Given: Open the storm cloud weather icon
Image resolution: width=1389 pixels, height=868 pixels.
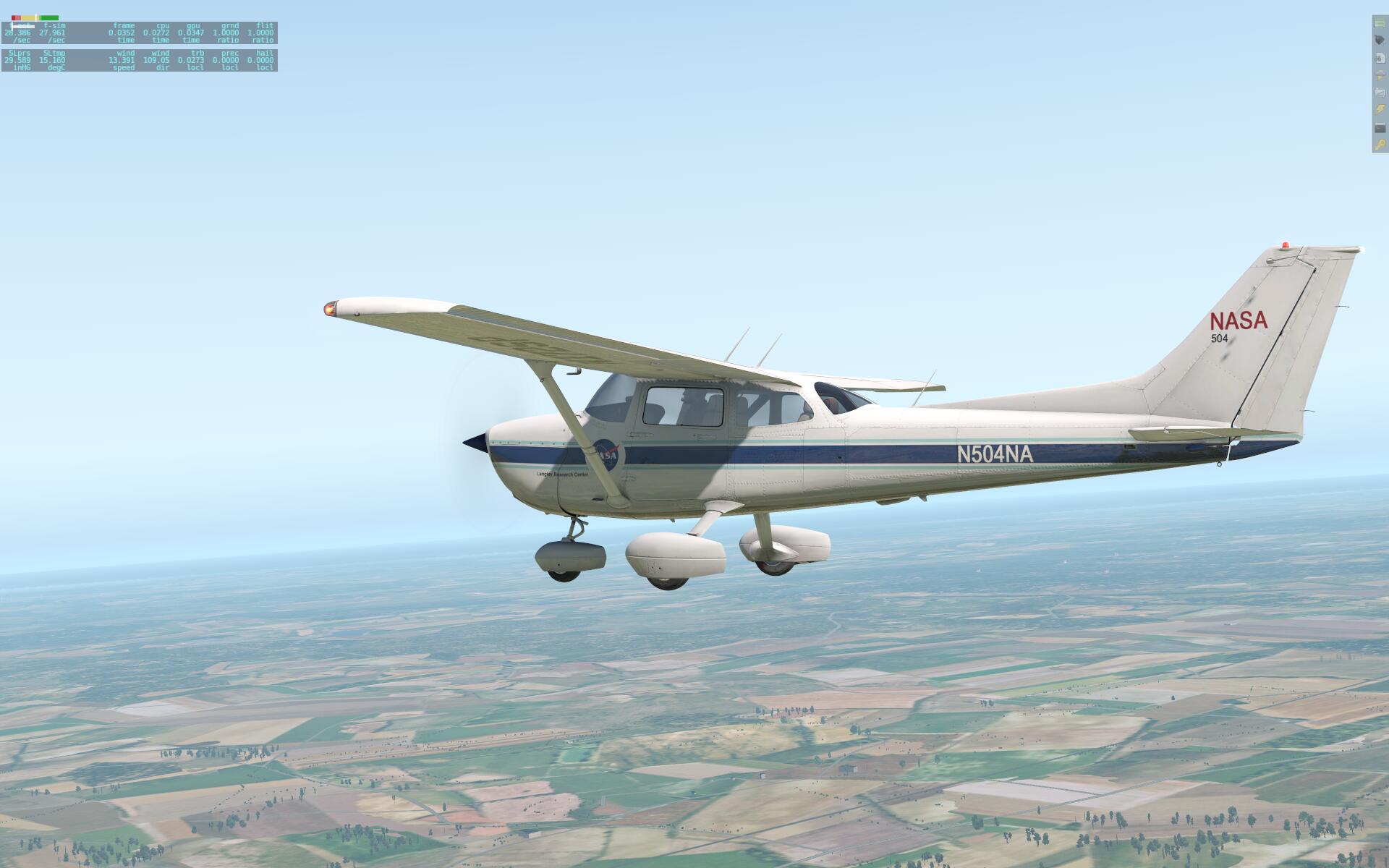Looking at the screenshot, I should (1378, 75).
